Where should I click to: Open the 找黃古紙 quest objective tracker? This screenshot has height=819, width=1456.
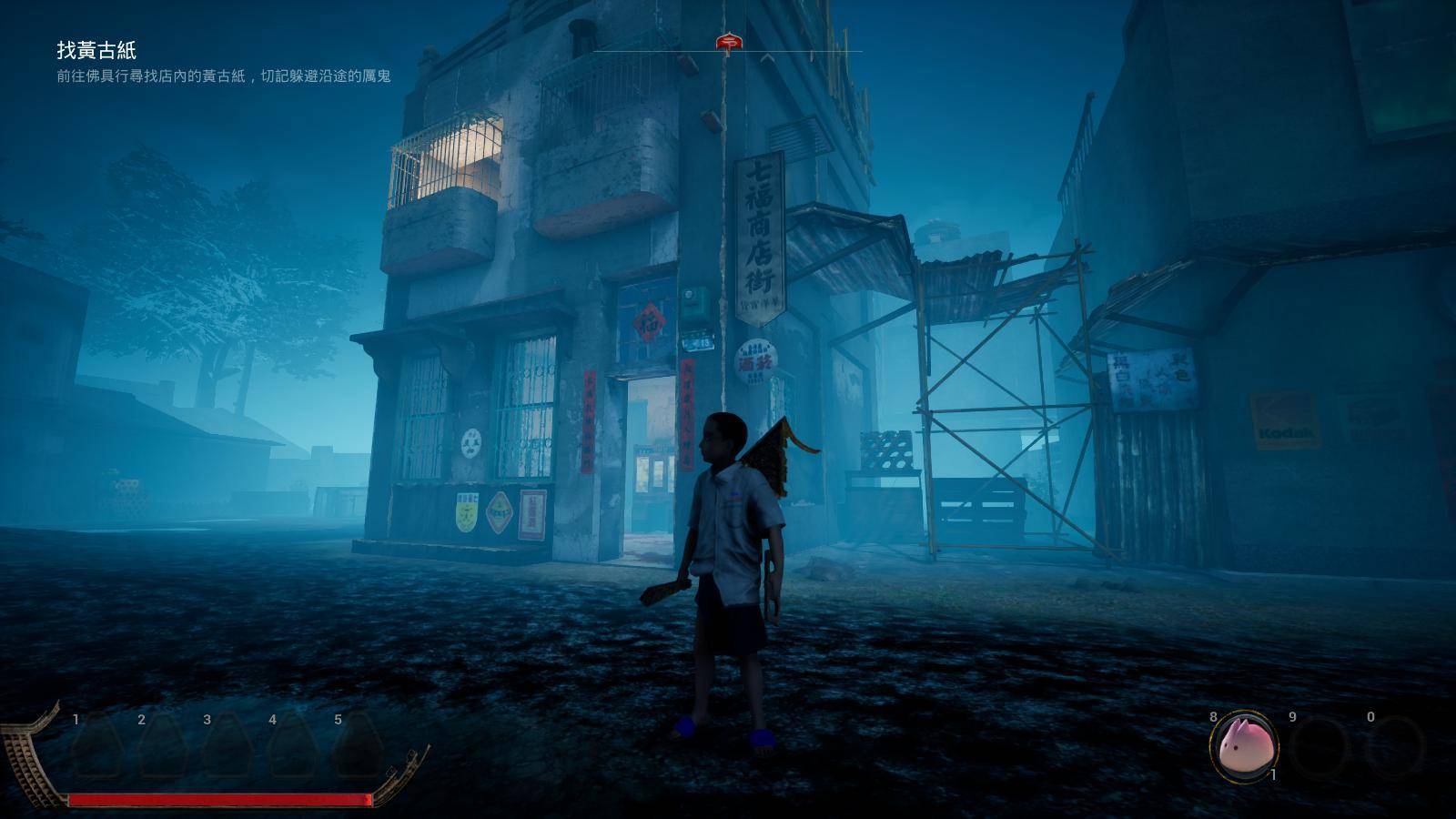[96, 51]
